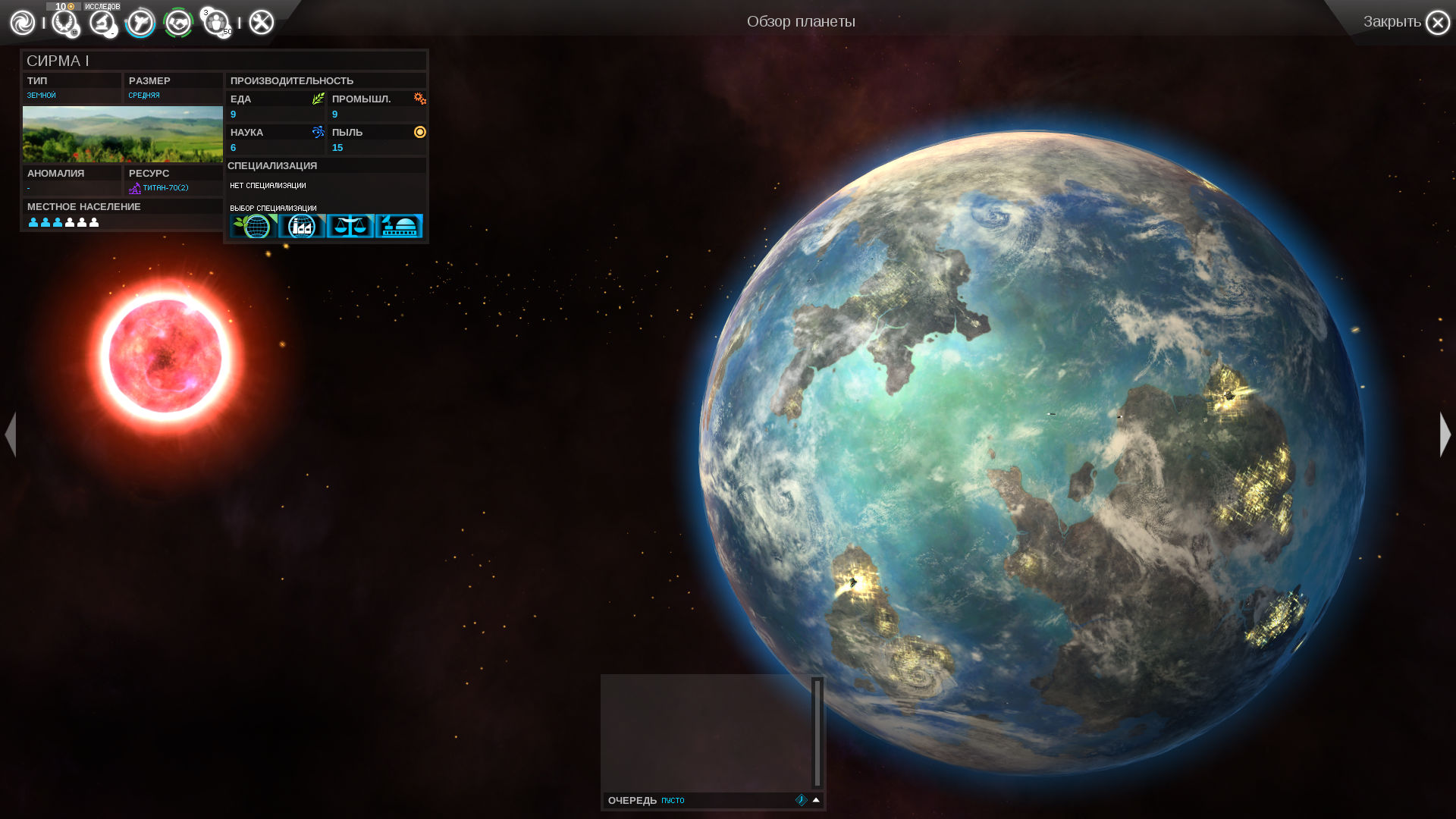Choose the green leaf food specialization
This screenshot has height=819, width=1456.
click(253, 226)
